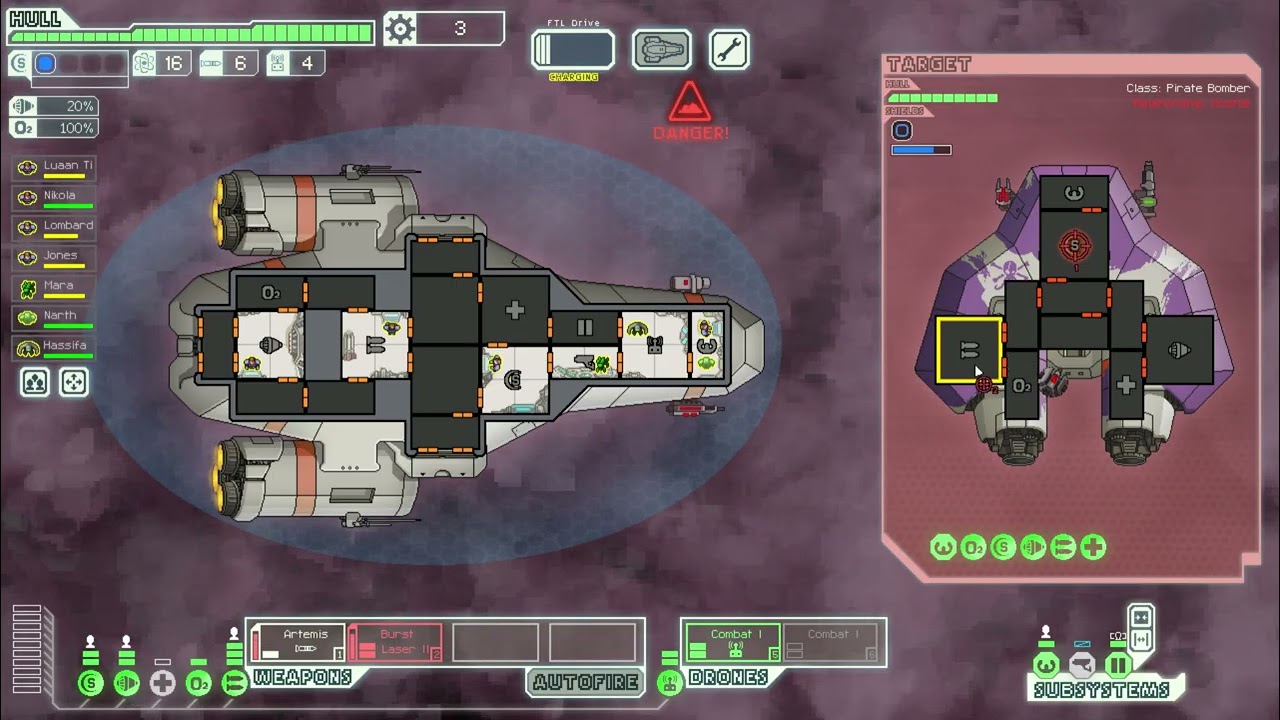Return crew to their saved stations
Image resolution: width=1280 pixels, height=720 pixels.
click(74, 382)
